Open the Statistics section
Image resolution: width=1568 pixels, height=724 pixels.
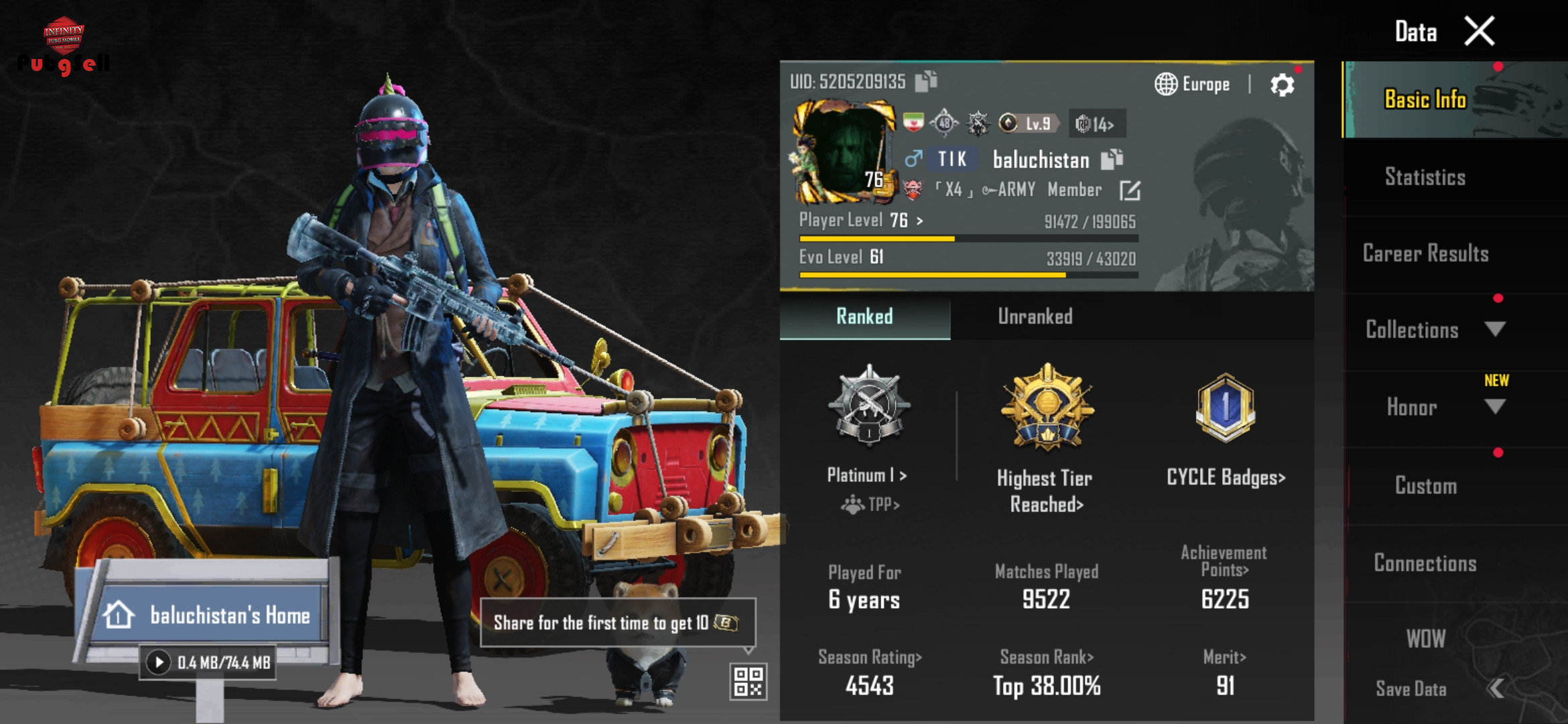(x=1425, y=177)
